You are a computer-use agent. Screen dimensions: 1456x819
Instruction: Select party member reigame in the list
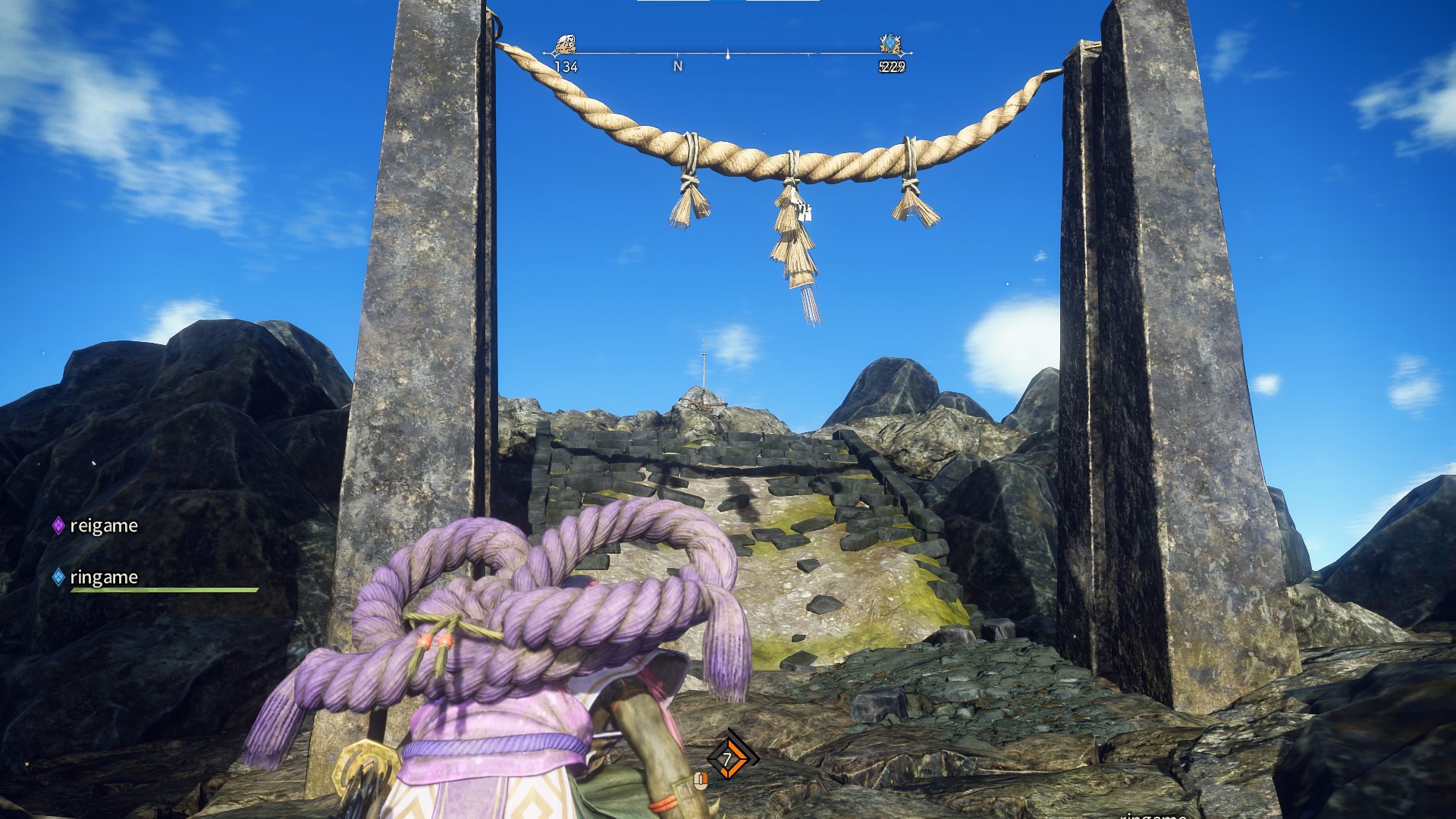point(103,526)
